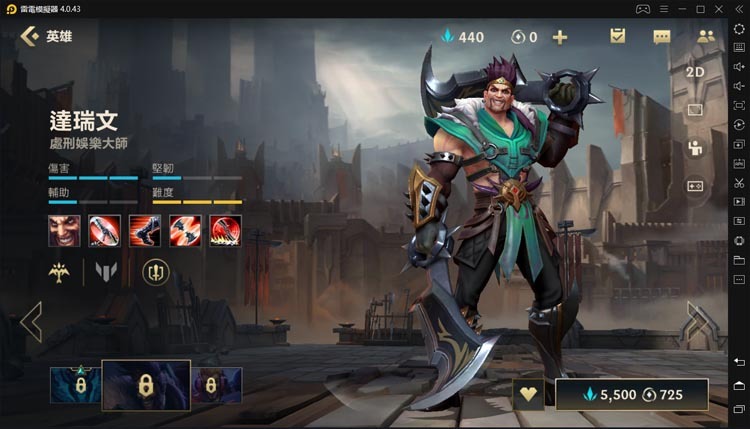Select the large highlighted locked skin thumbnail
Screen dimensions: 750x429
coord(146,385)
